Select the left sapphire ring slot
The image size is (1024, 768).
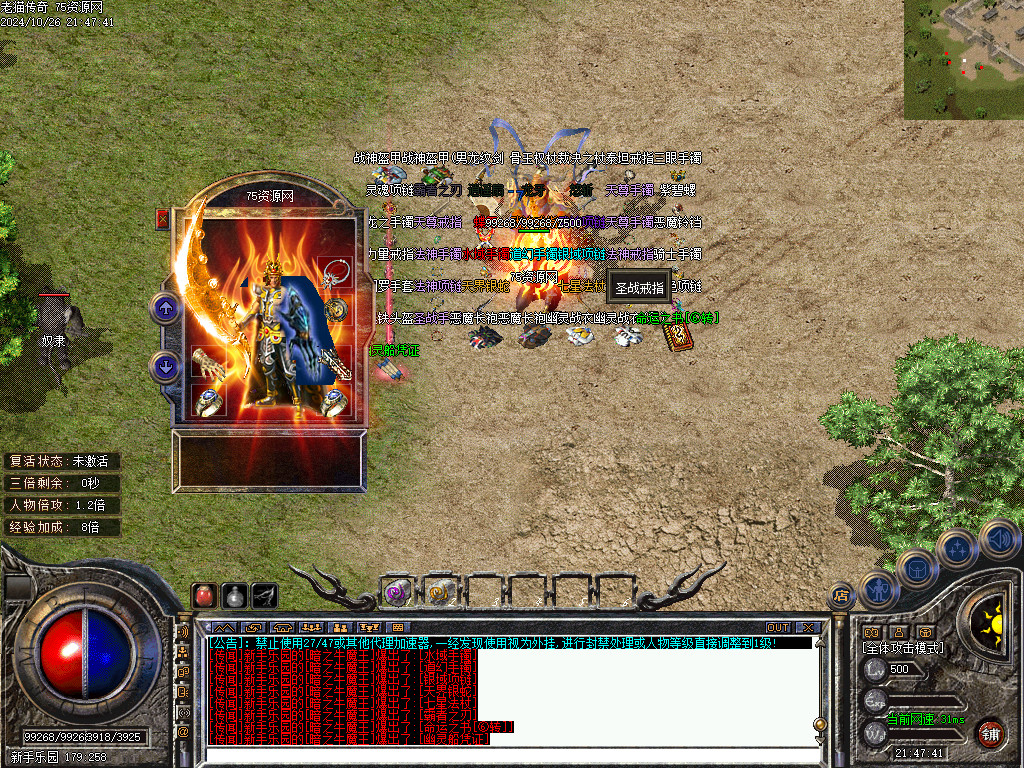click(208, 401)
